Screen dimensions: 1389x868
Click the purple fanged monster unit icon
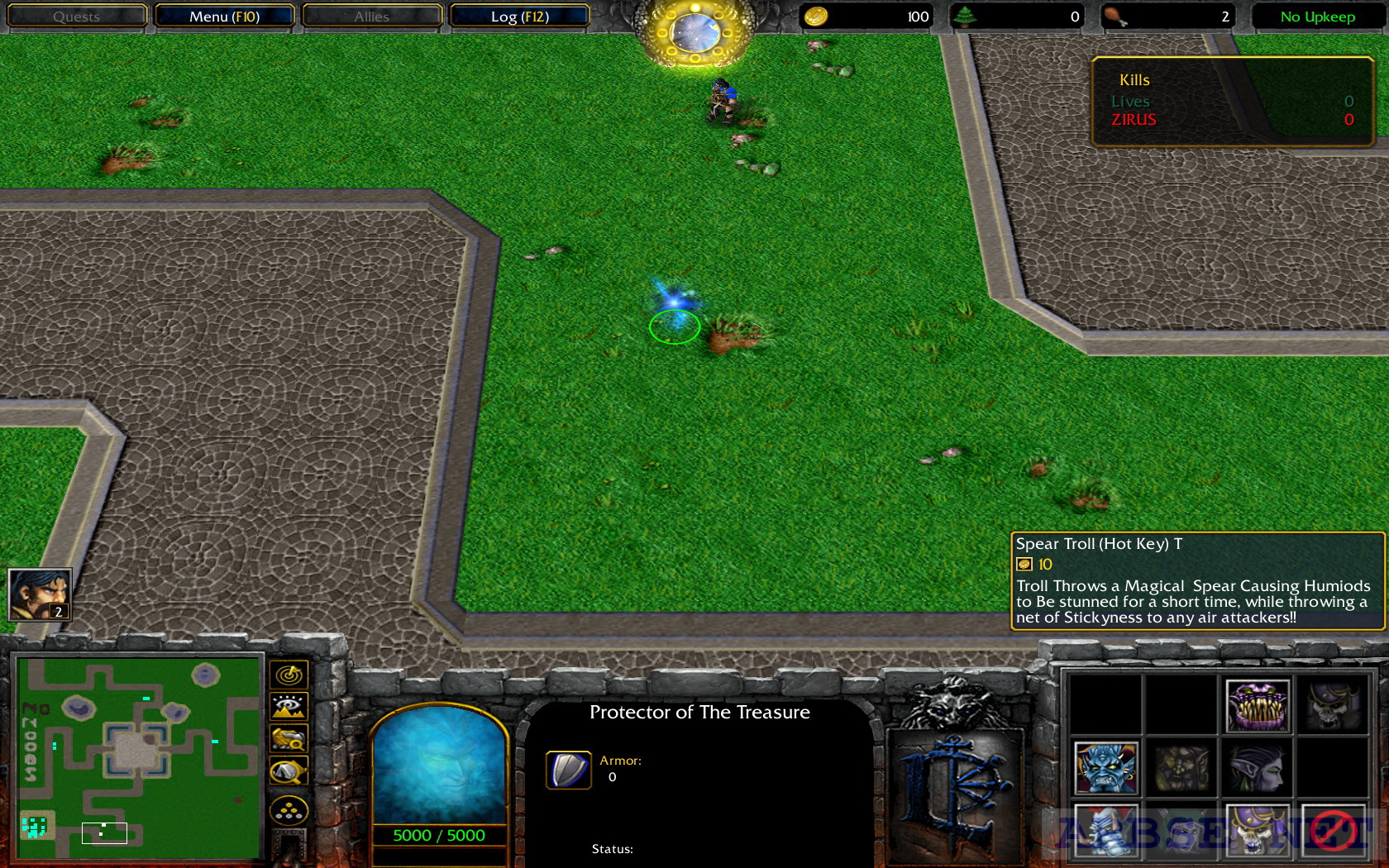click(1257, 704)
